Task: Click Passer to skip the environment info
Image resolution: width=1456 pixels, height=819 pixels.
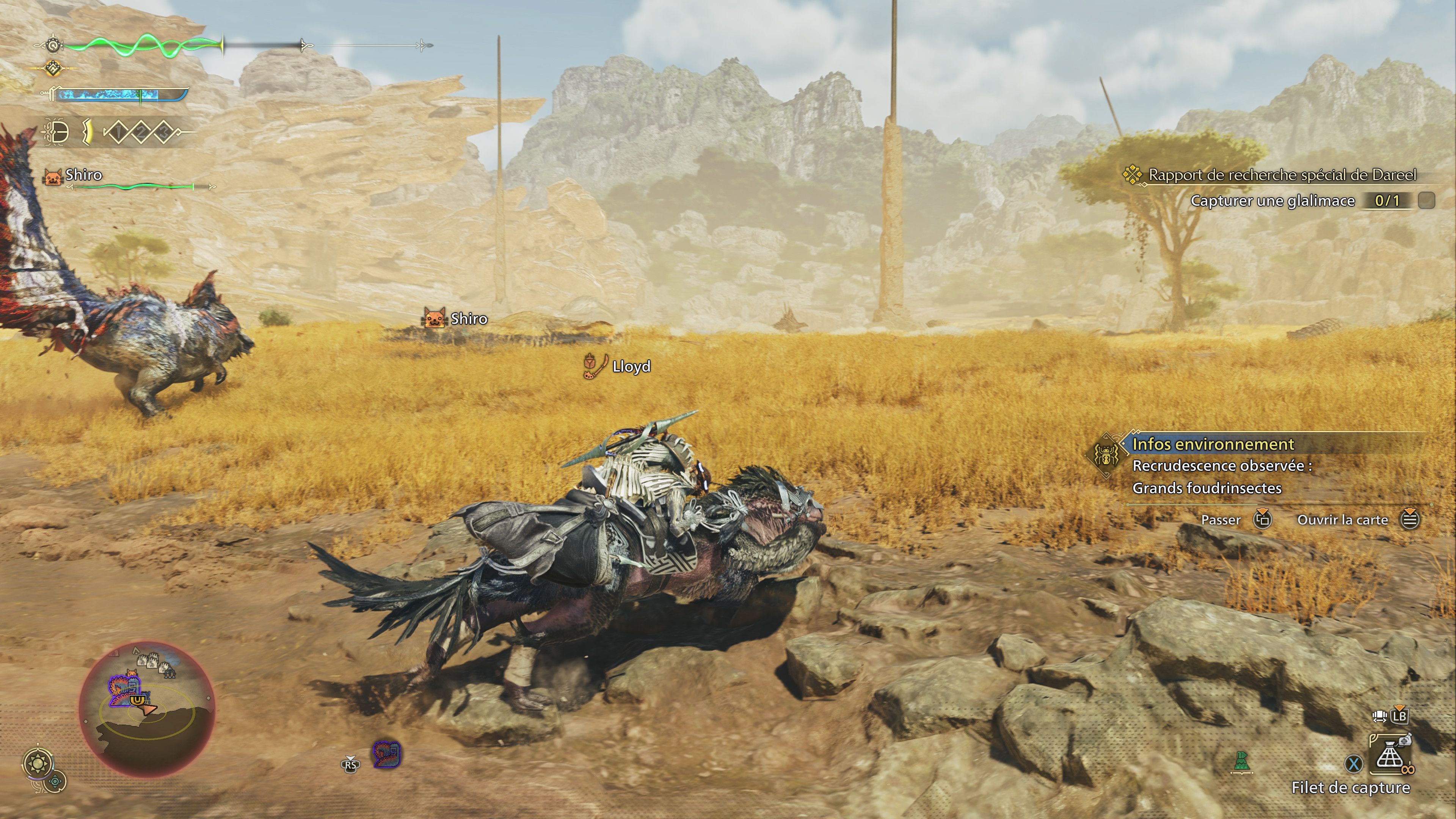Action: pos(1221,519)
